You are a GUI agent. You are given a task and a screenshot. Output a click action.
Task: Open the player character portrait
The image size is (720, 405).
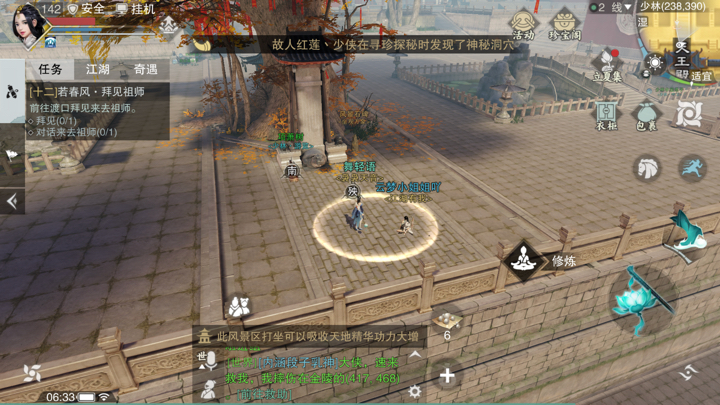(x=28, y=24)
